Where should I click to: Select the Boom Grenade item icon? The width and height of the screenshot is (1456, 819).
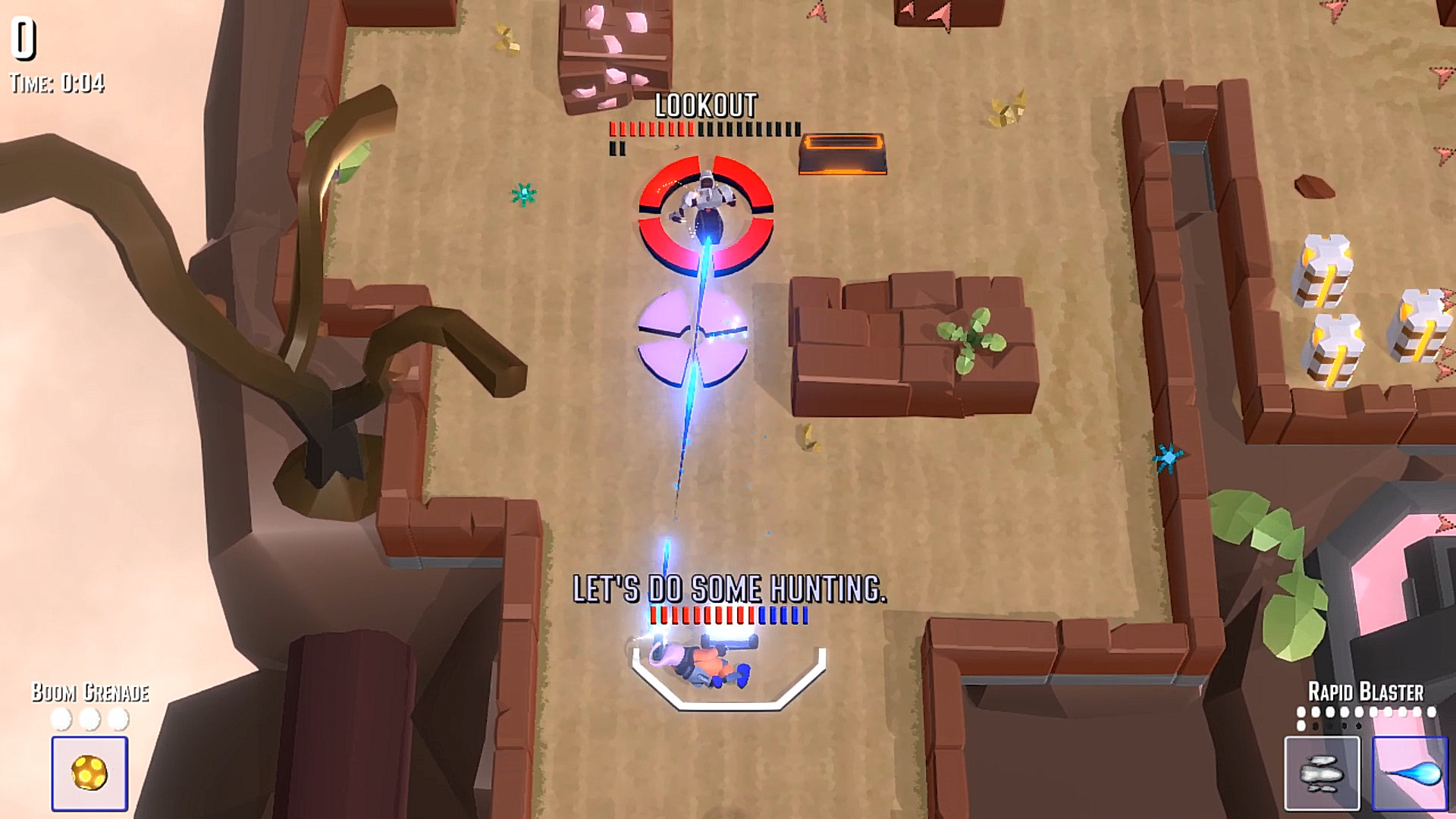tap(89, 773)
